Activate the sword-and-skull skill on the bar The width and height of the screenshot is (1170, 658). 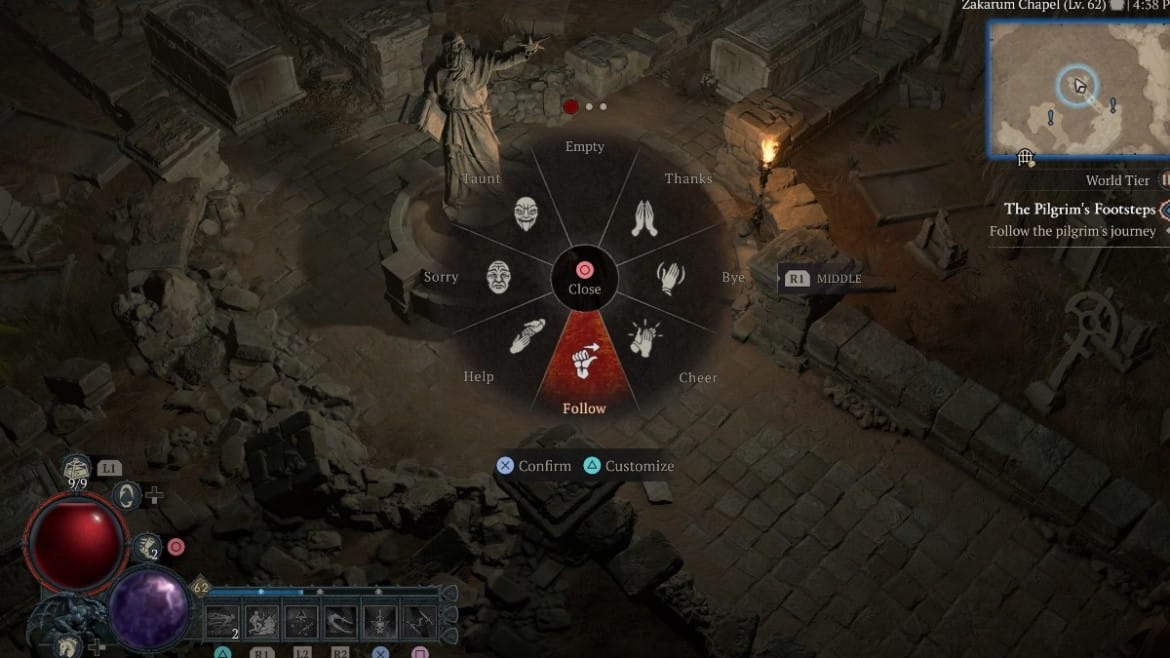380,623
